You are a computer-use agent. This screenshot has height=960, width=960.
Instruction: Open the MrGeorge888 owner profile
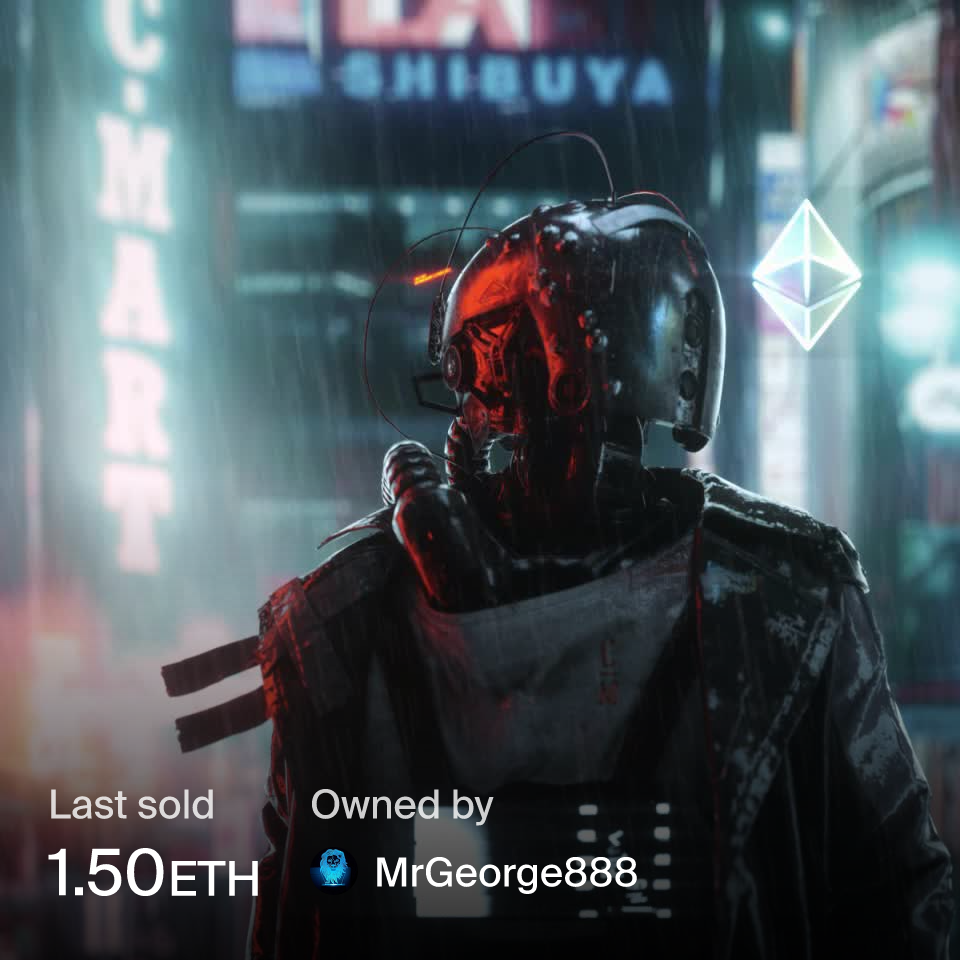pyautogui.click(x=505, y=873)
